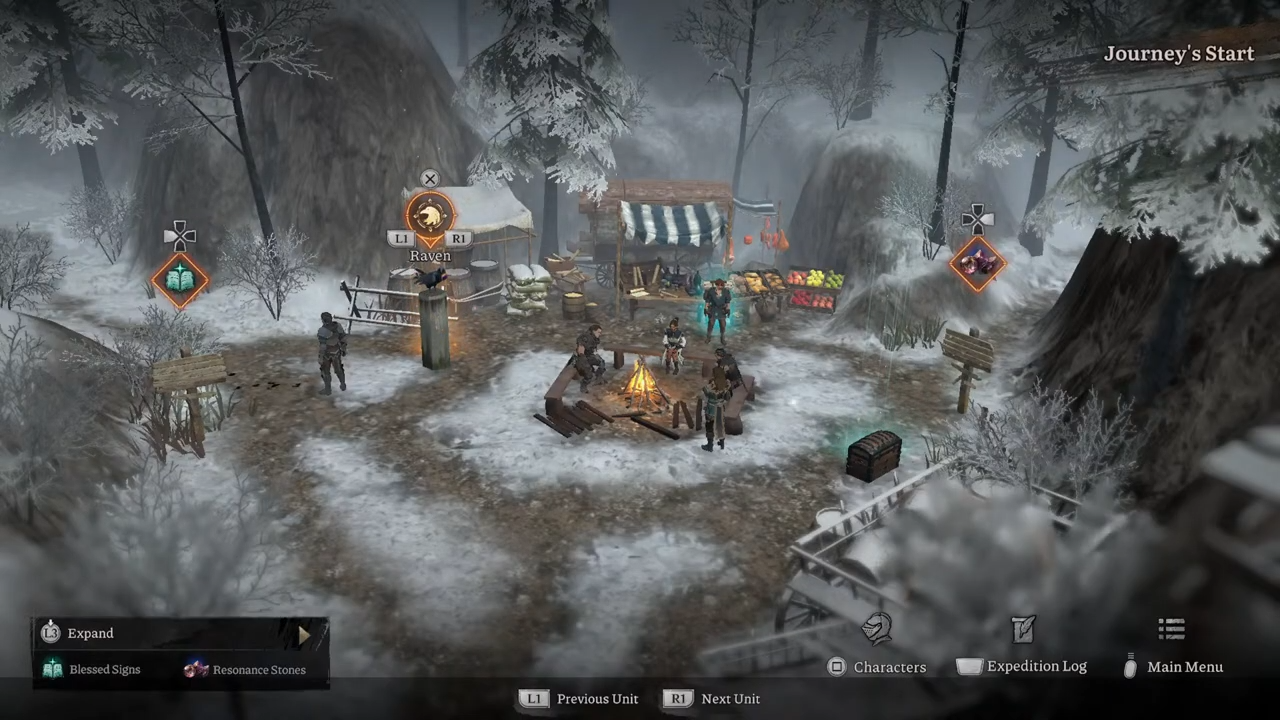Select the Raven unit marker

(x=430, y=216)
